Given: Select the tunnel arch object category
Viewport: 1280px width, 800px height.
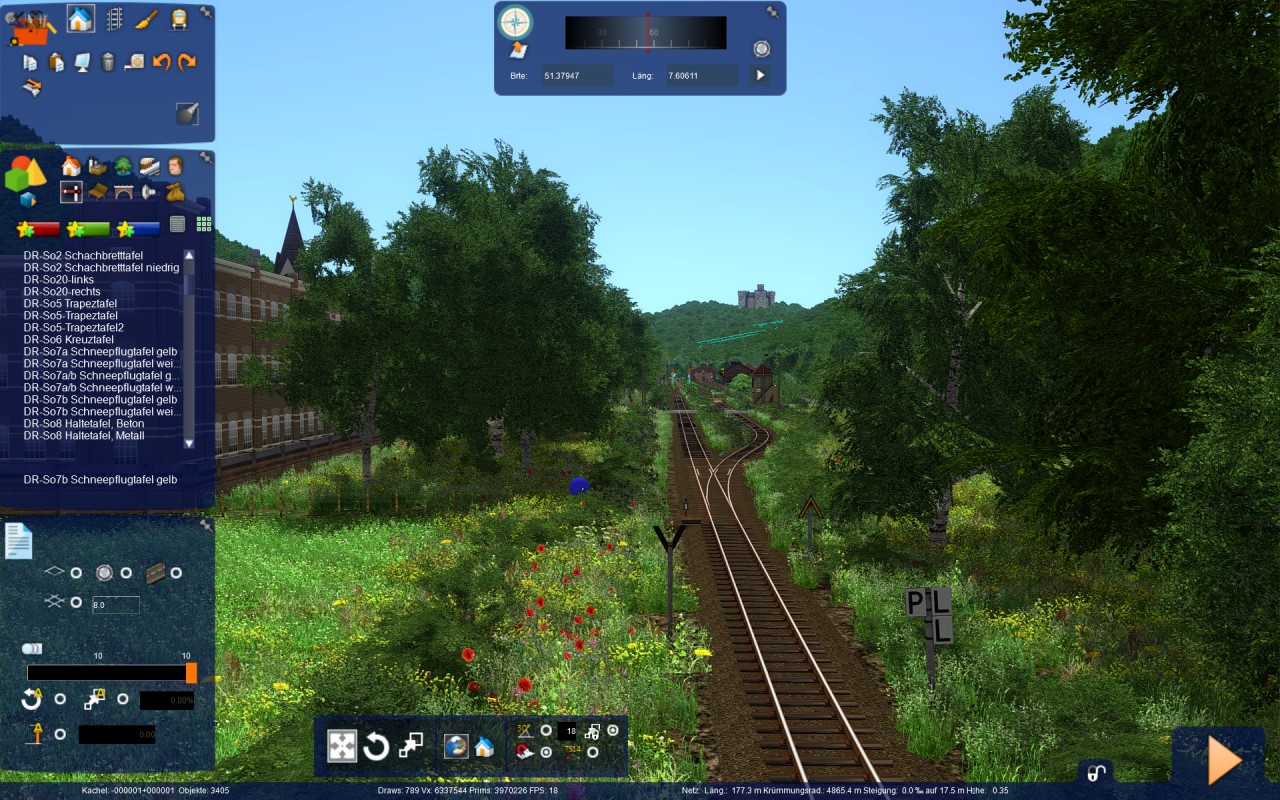Looking at the screenshot, I should (123, 191).
